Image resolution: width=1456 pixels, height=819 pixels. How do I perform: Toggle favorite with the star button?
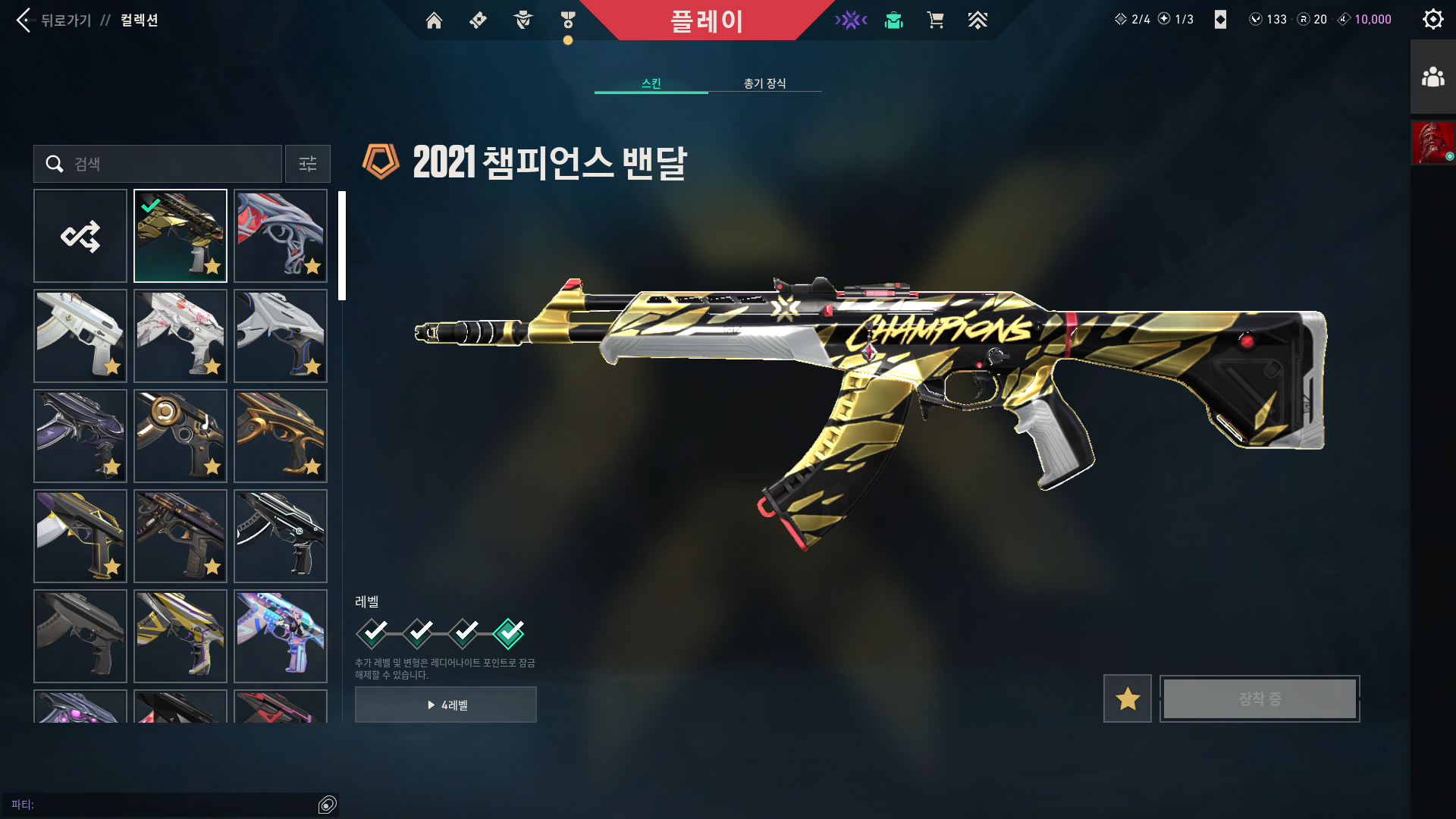1127,698
